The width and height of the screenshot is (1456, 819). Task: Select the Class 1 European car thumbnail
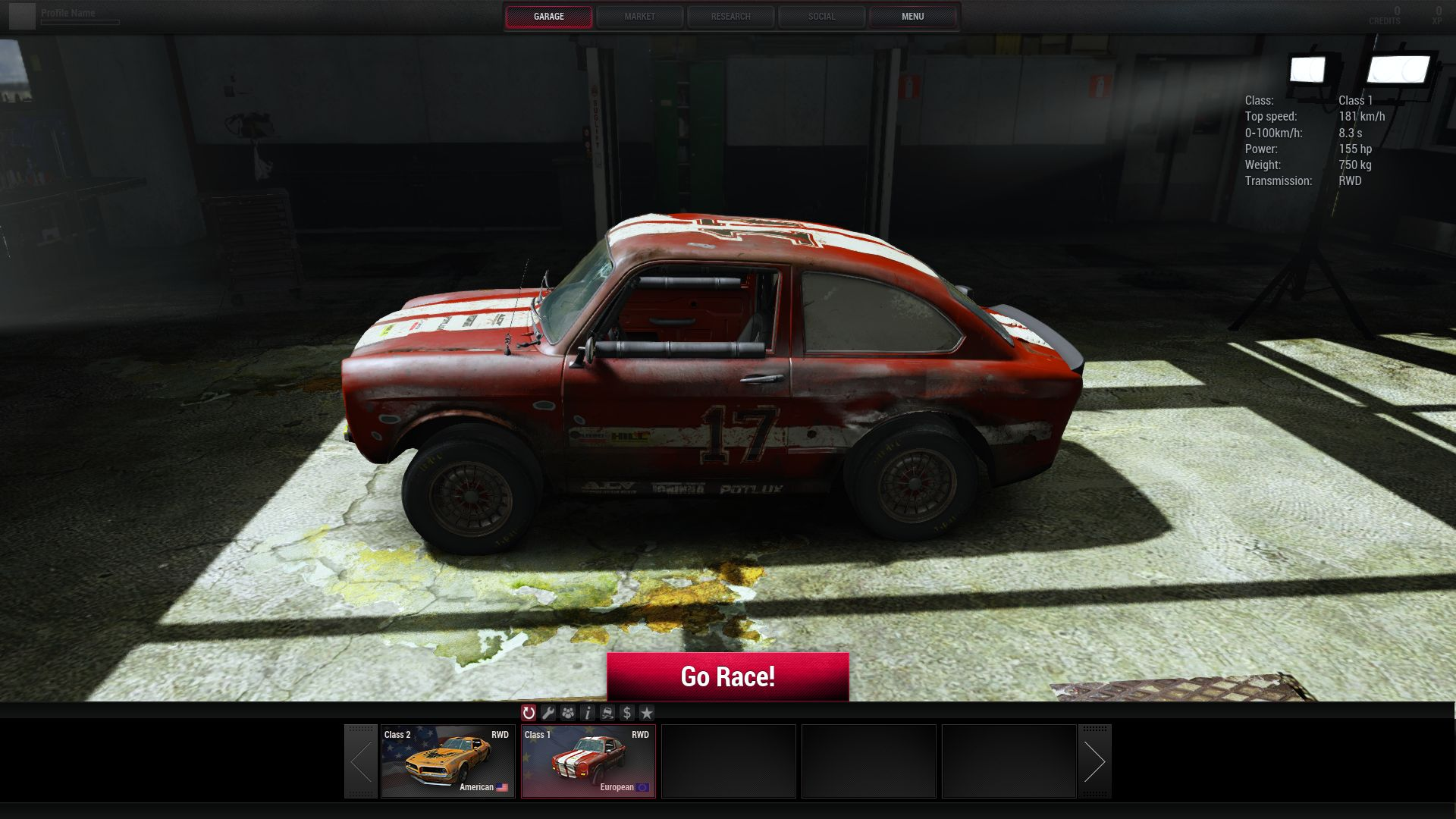pyautogui.click(x=588, y=761)
